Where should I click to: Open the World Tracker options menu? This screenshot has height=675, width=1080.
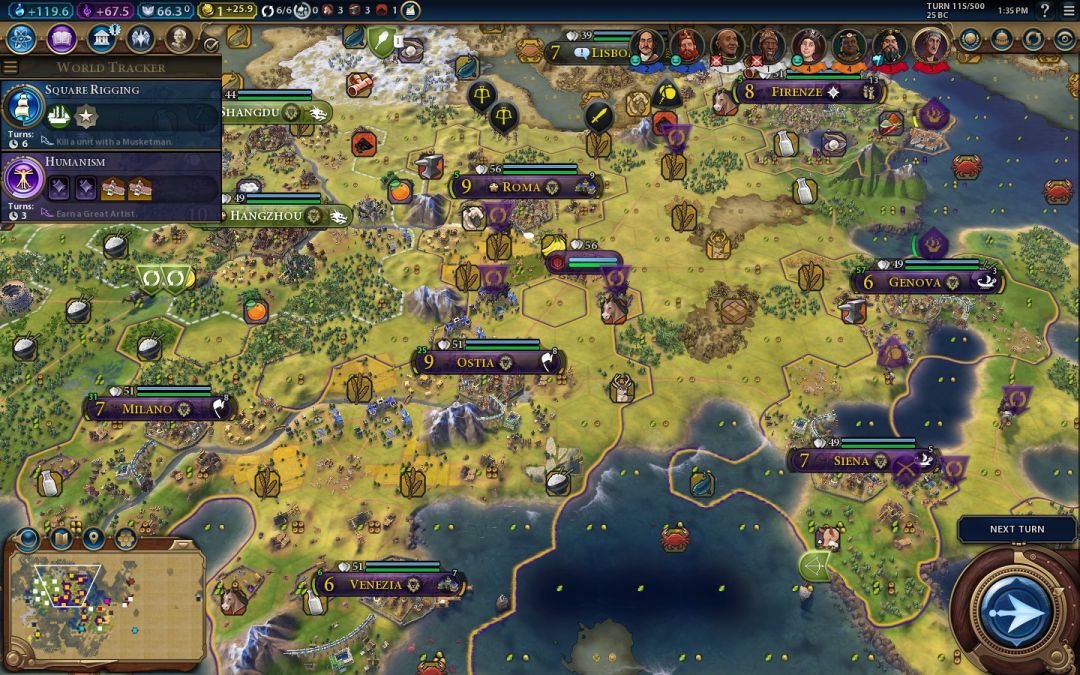(x=11, y=67)
